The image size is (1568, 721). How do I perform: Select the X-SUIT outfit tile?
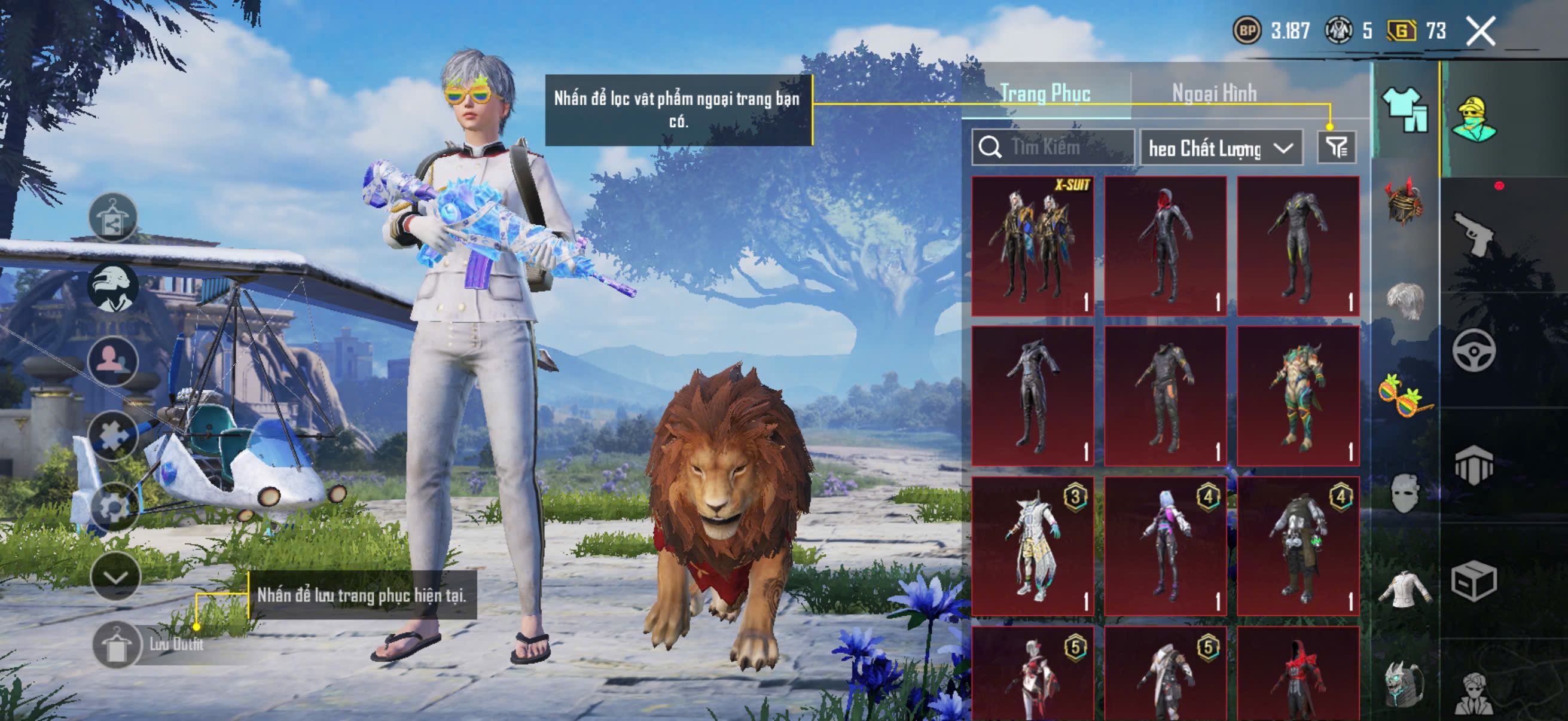1032,246
